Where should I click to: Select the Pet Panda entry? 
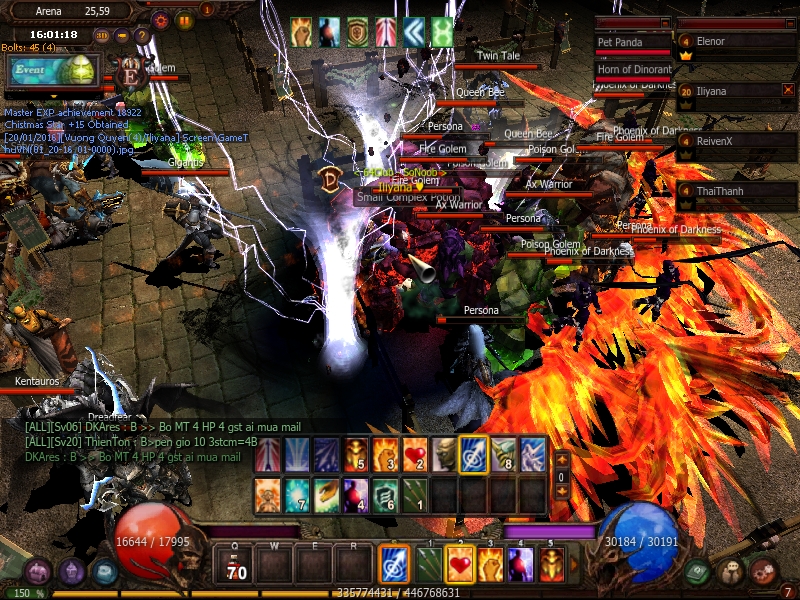click(632, 44)
